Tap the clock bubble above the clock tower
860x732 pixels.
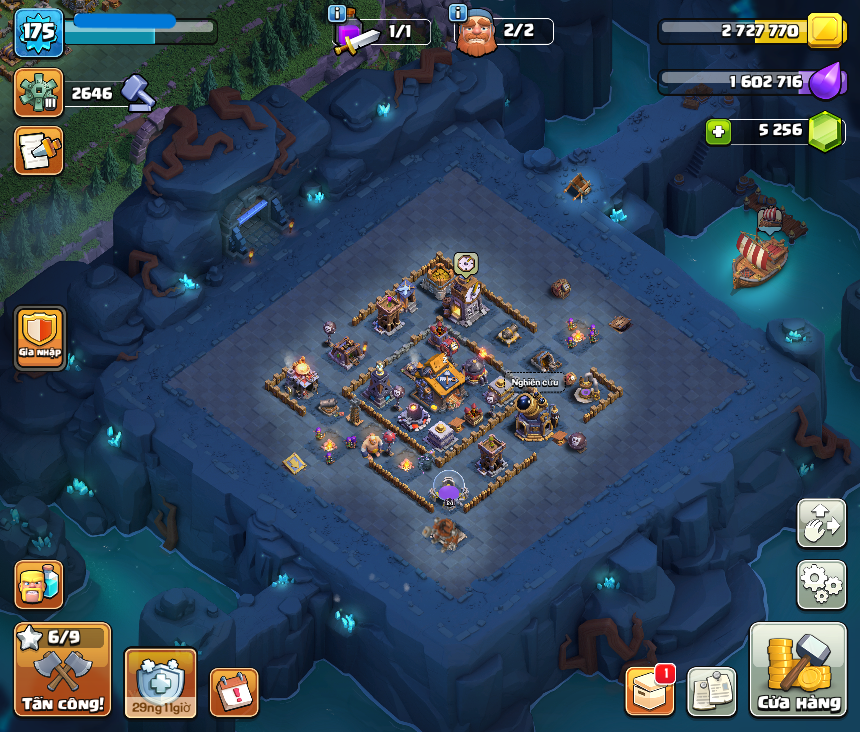tap(465, 263)
